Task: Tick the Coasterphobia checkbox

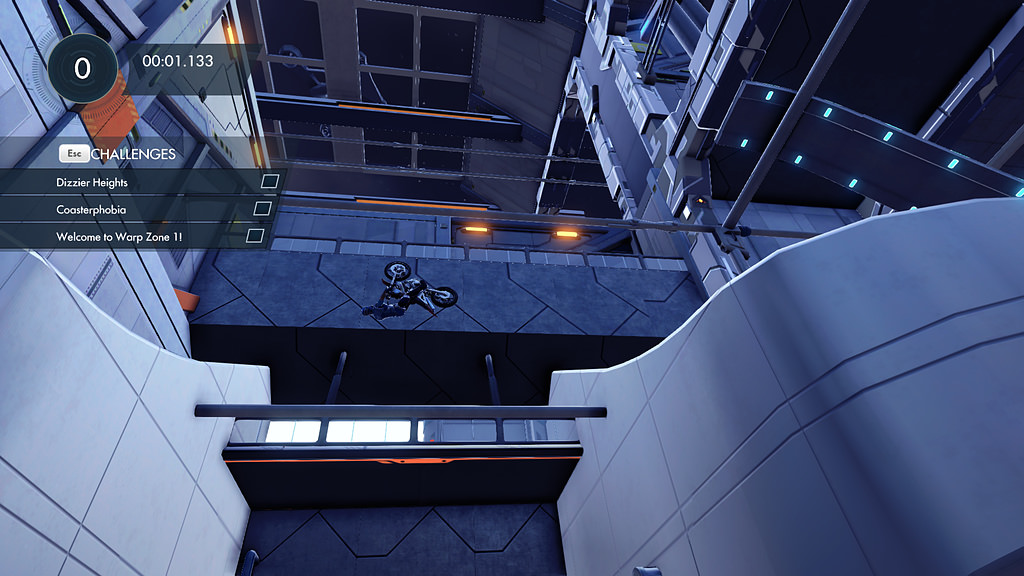Action: (262, 208)
